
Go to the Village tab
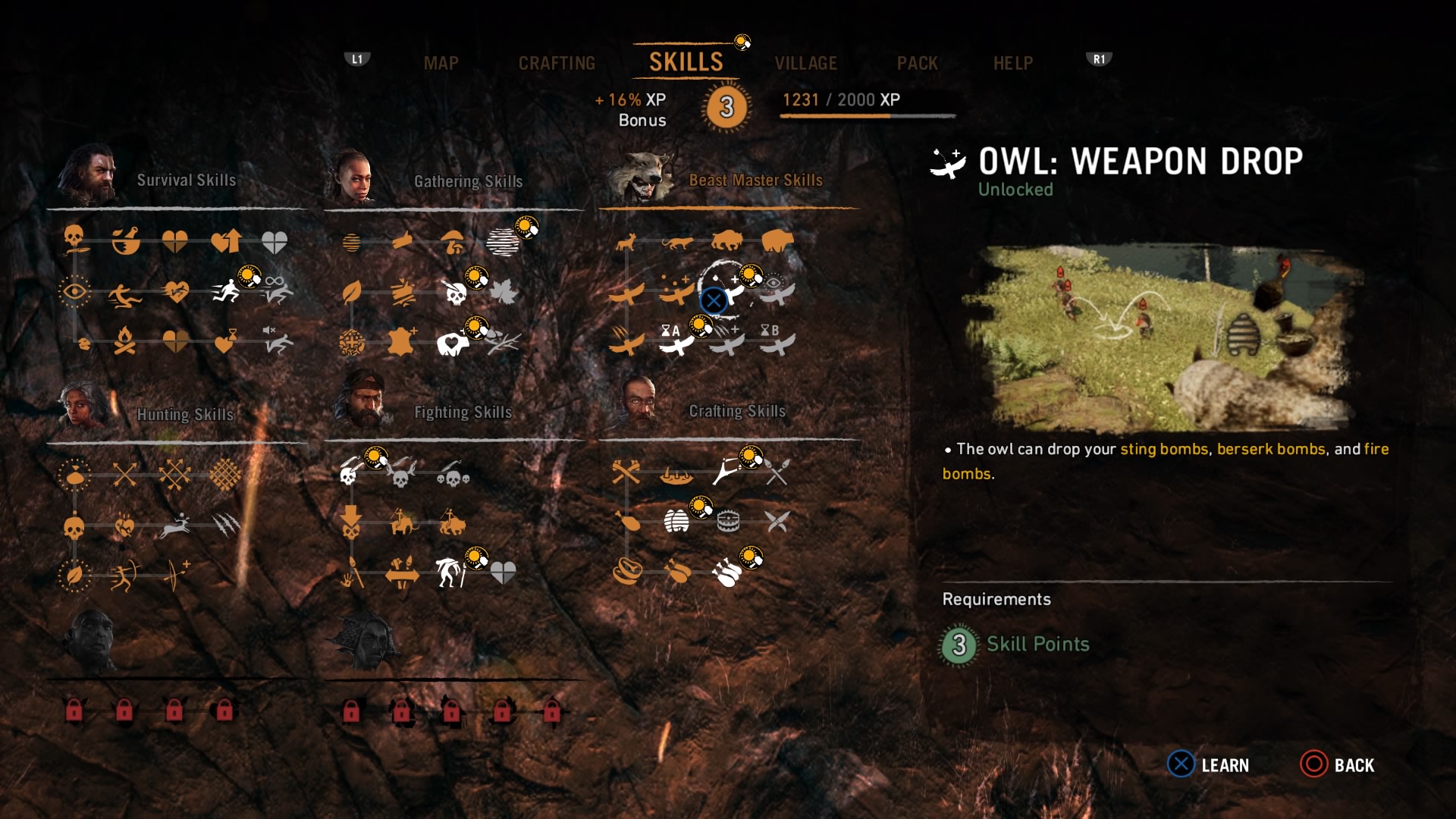(805, 64)
